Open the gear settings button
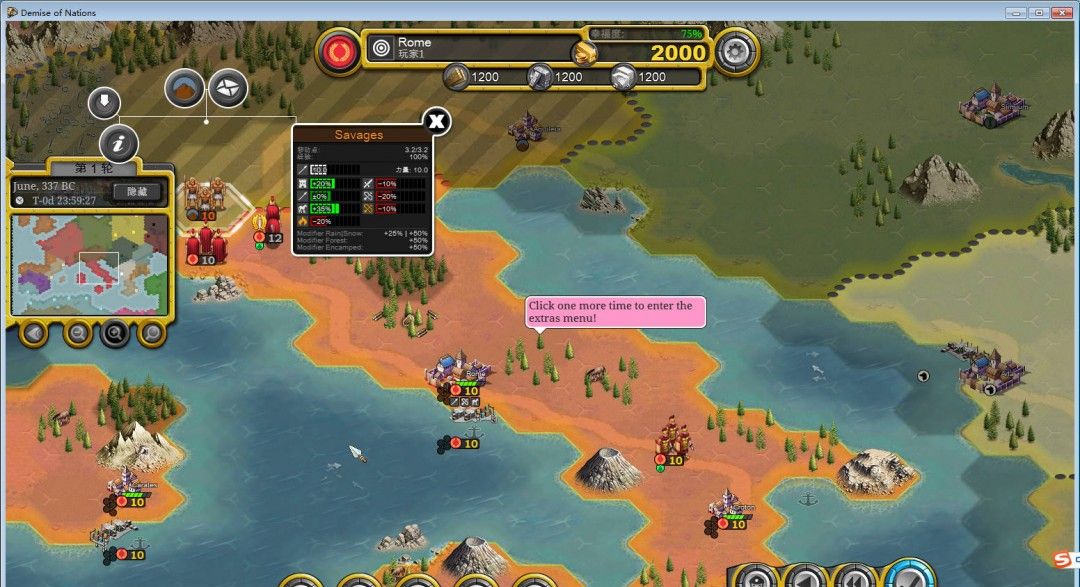The height and width of the screenshot is (587, 1080). point(737,51)
